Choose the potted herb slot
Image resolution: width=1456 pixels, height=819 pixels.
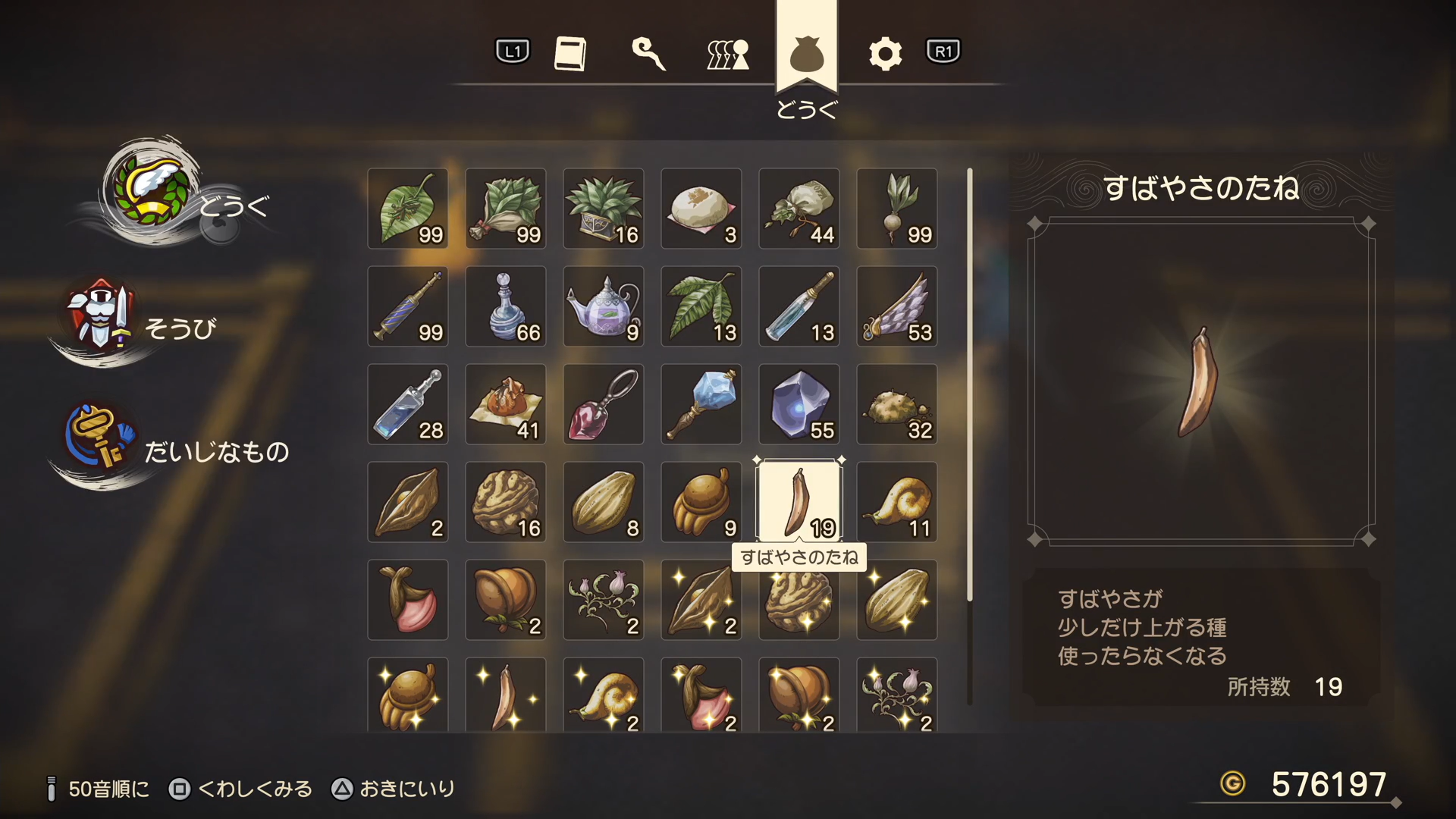pos(604,209)
